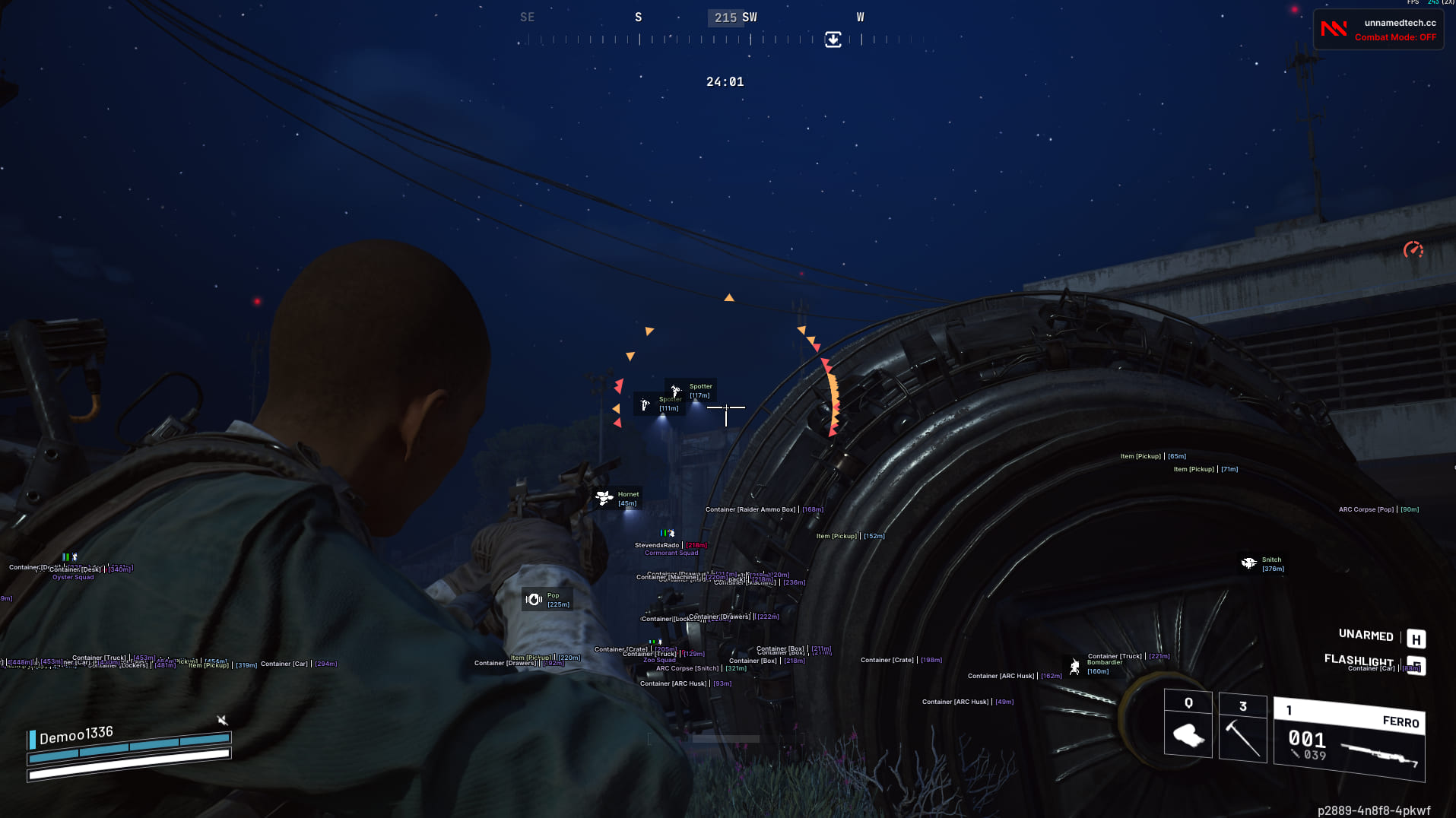Open the unnamedtech.cc website link
This screenshot has height=818, width=1456.
(1400, 22)
